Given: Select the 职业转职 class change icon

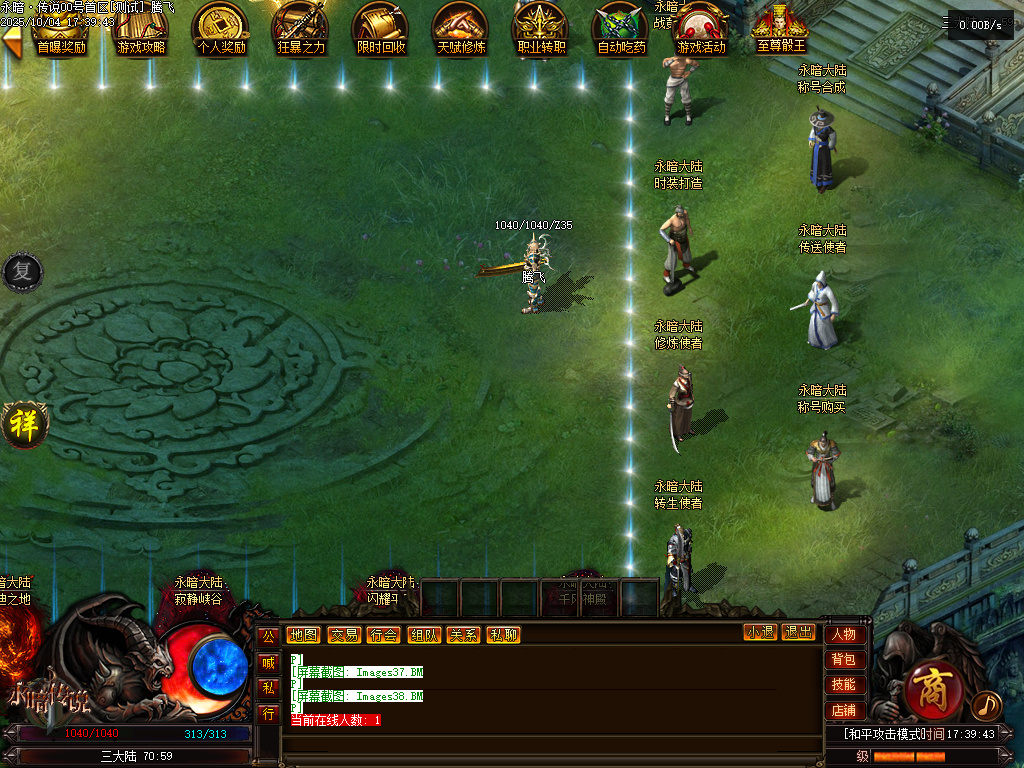Looking at the screenshot, I should coord(541,30).
